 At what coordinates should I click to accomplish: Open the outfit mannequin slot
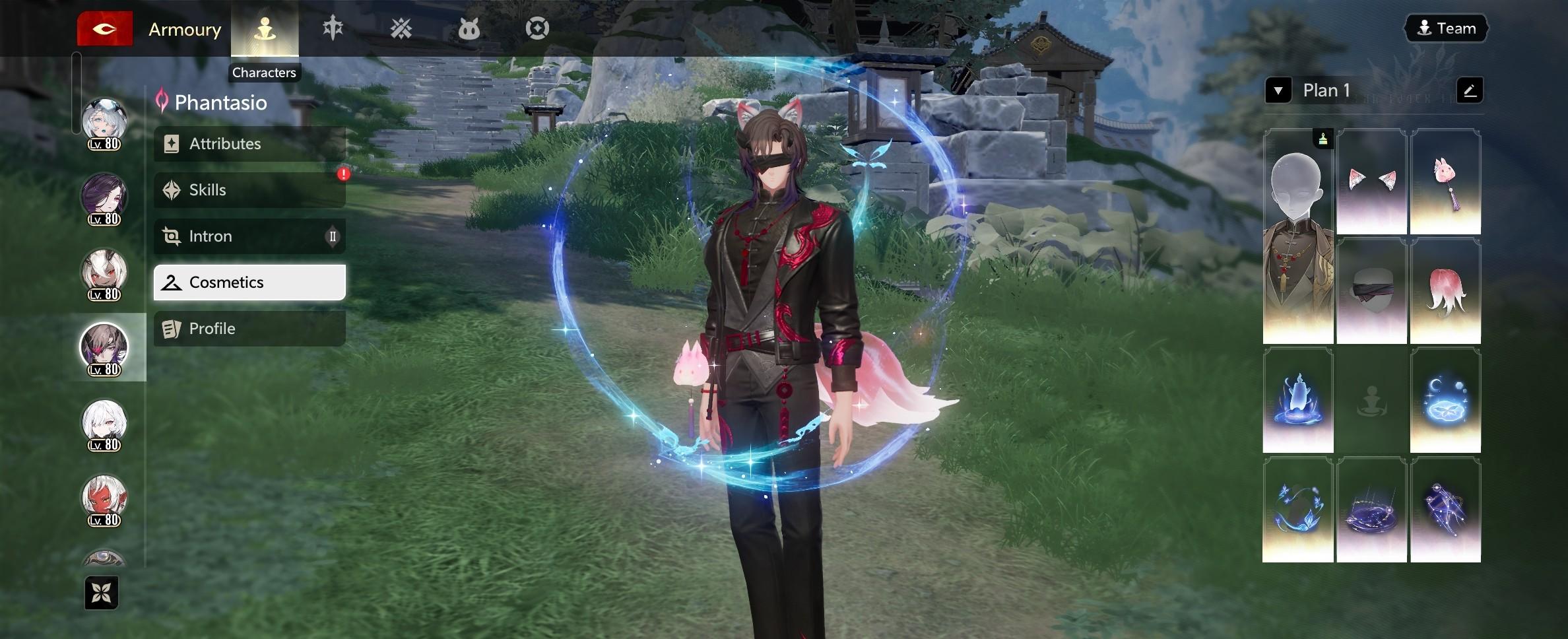pyautogui.click(x=1298, y=236)
